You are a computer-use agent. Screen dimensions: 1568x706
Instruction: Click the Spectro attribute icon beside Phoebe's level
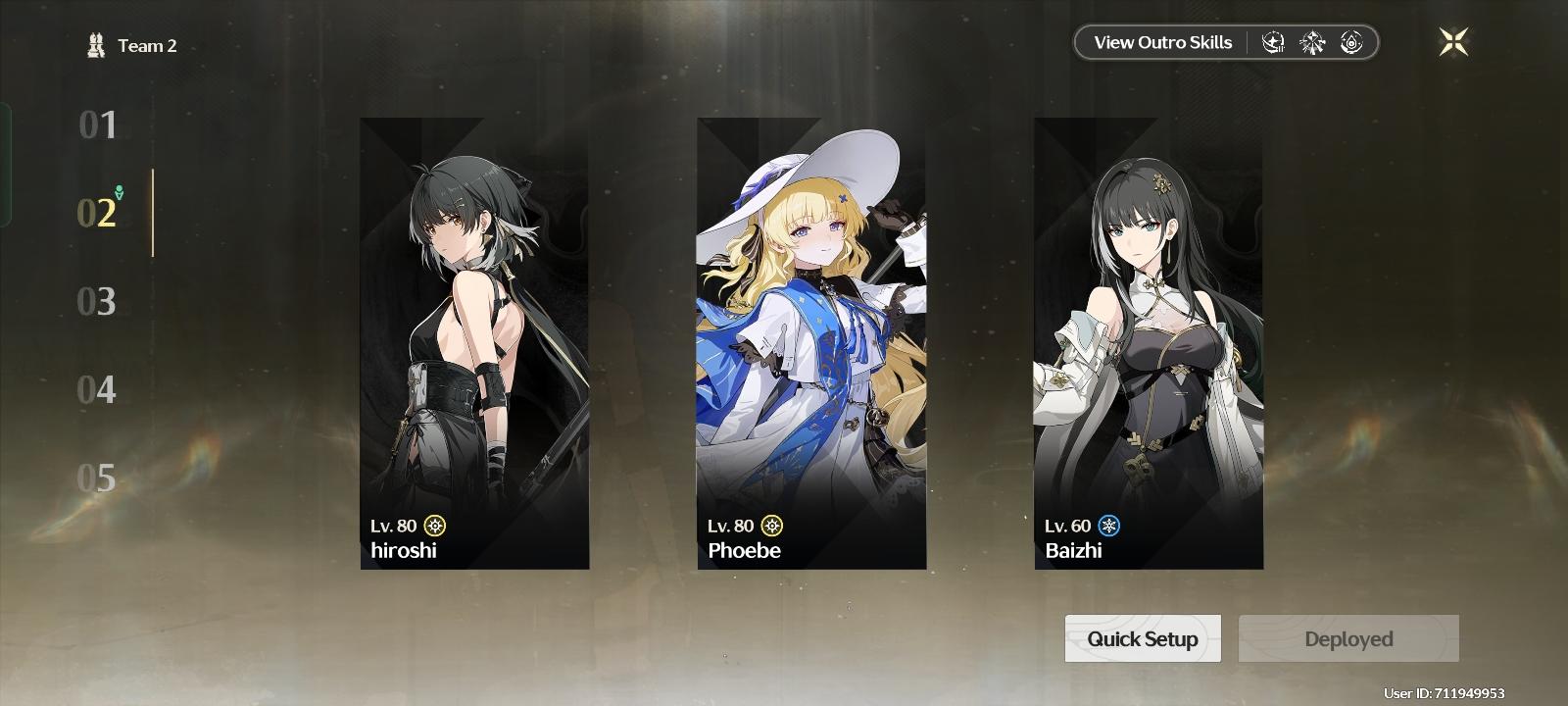pyautogui.click(x=773, y=527)
